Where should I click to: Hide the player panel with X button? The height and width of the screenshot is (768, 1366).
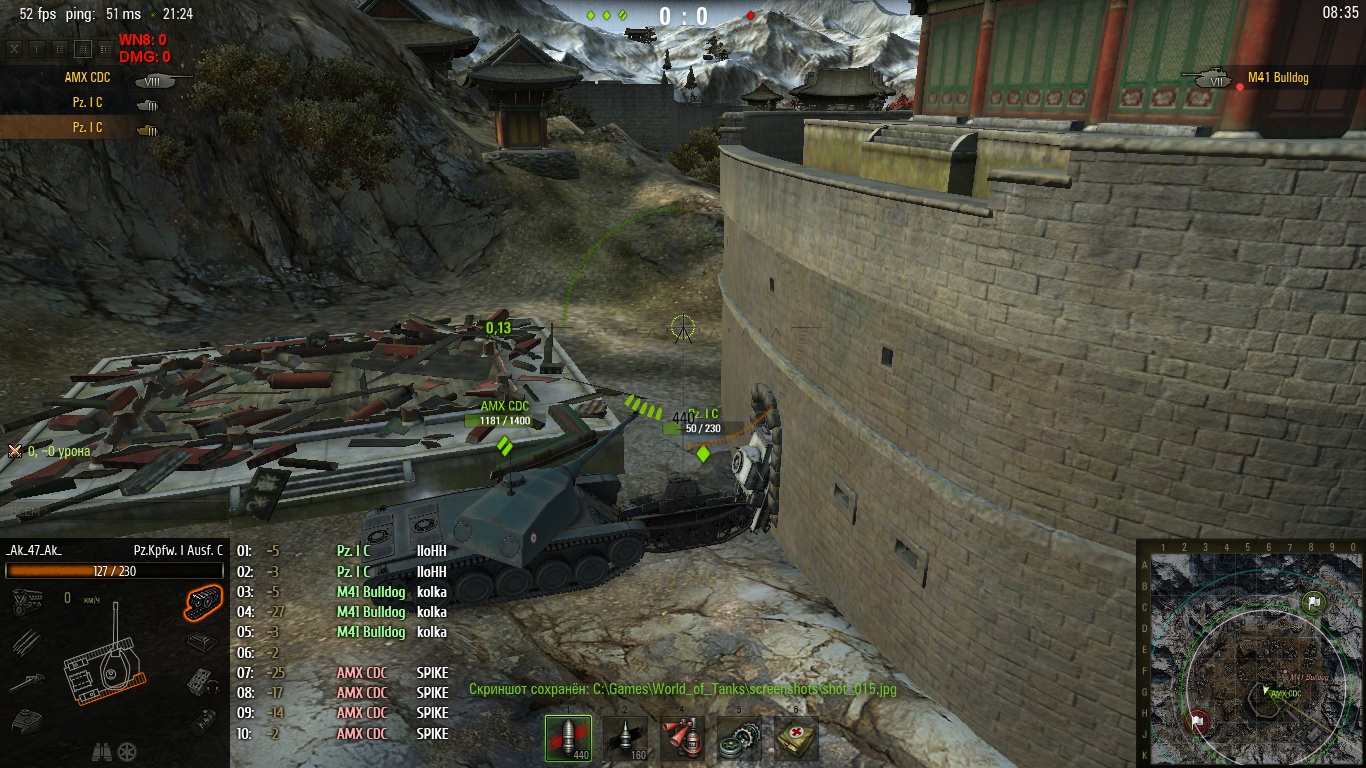tap(14, 48)
